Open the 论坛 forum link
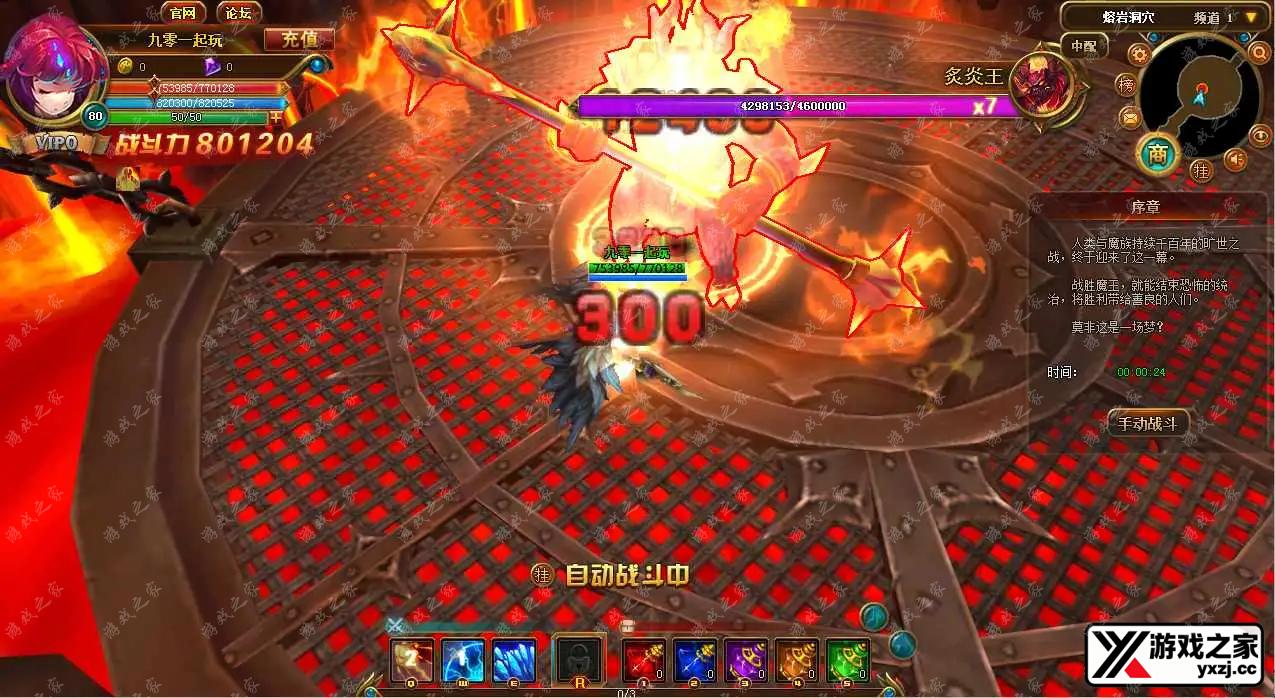 [x=239, y=13]
